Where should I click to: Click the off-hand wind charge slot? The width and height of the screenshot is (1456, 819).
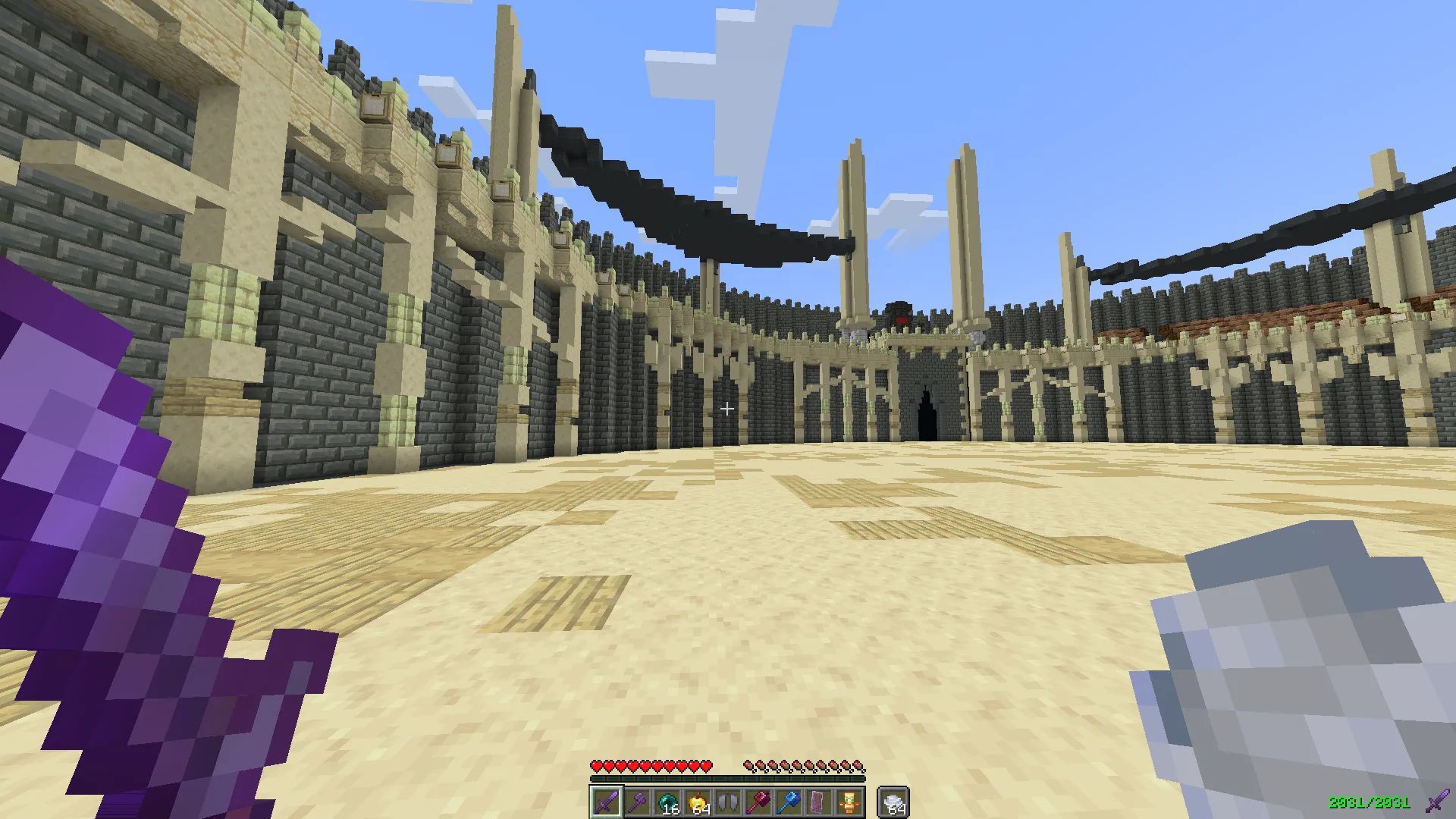pyautogui.click(x=893, y=802)
